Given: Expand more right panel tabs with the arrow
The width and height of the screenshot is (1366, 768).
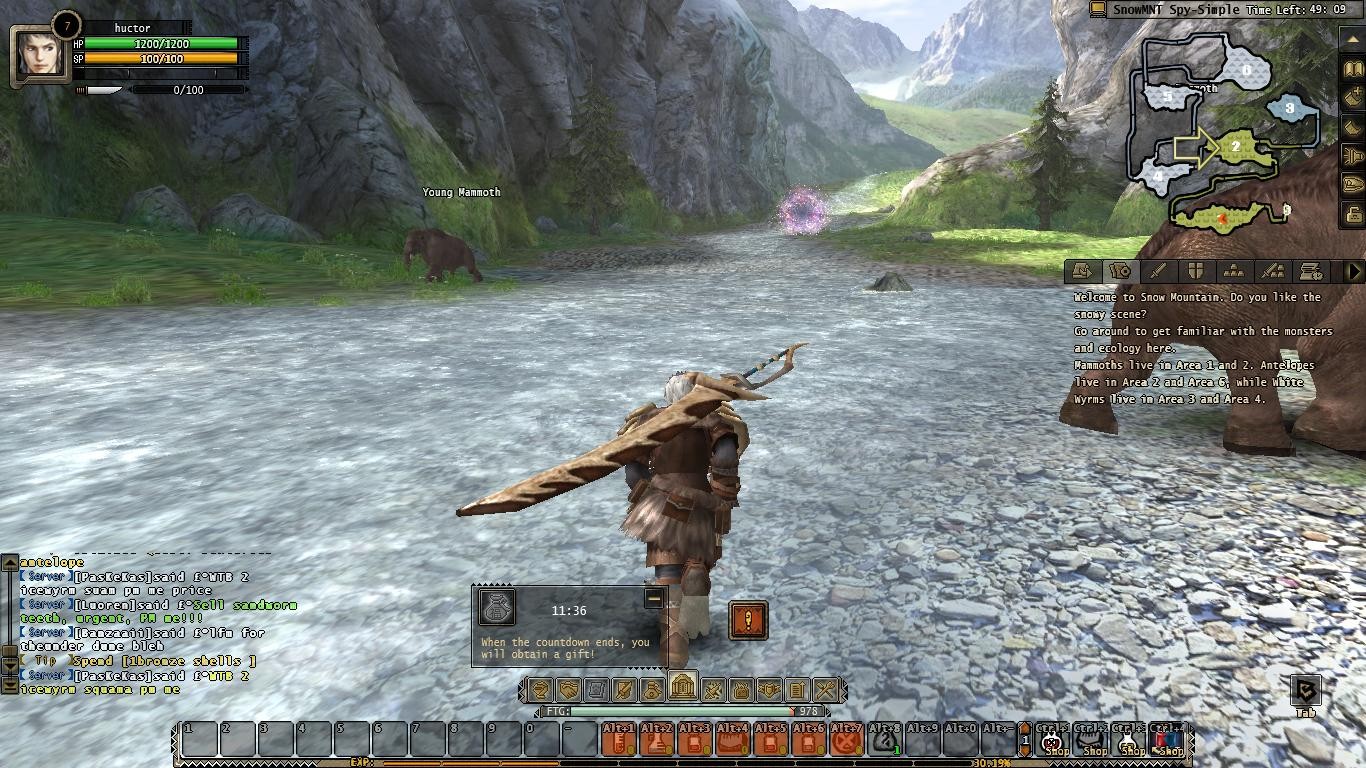Looking at the screenshot, I should click(1356, 271).
